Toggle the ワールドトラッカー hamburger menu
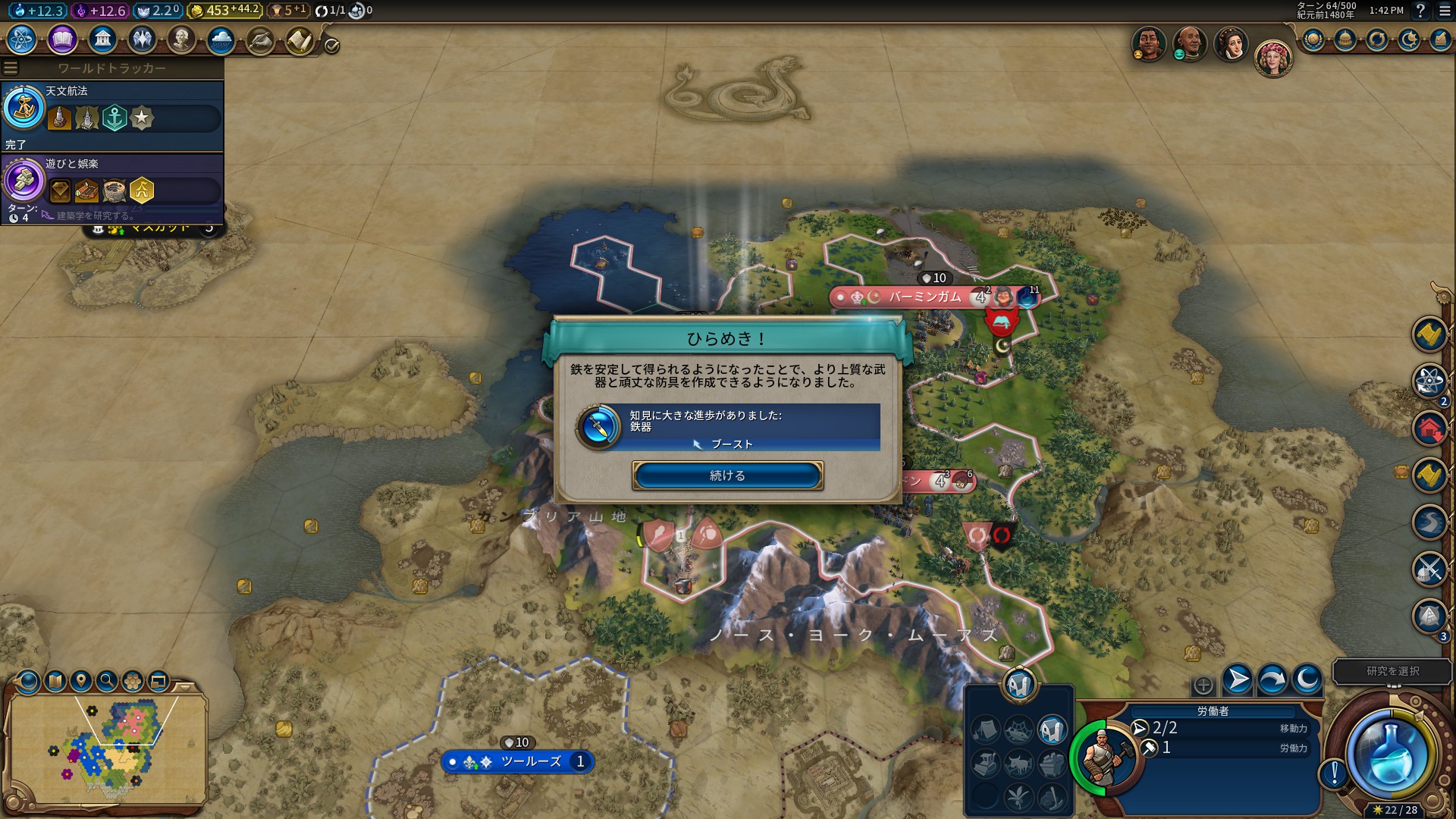 tap(11, 68)
